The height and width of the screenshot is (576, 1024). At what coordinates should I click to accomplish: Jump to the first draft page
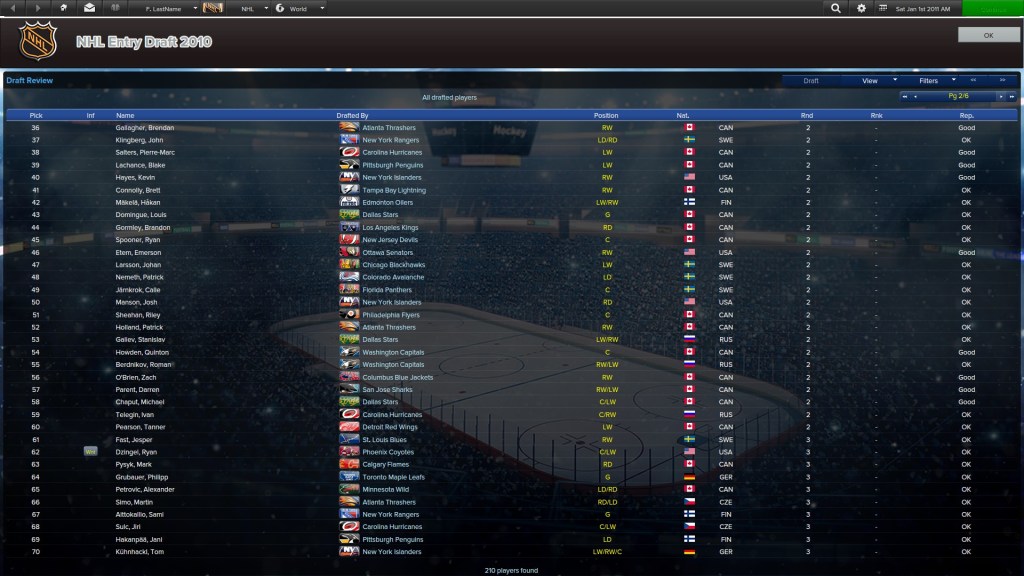pos(904,97)
